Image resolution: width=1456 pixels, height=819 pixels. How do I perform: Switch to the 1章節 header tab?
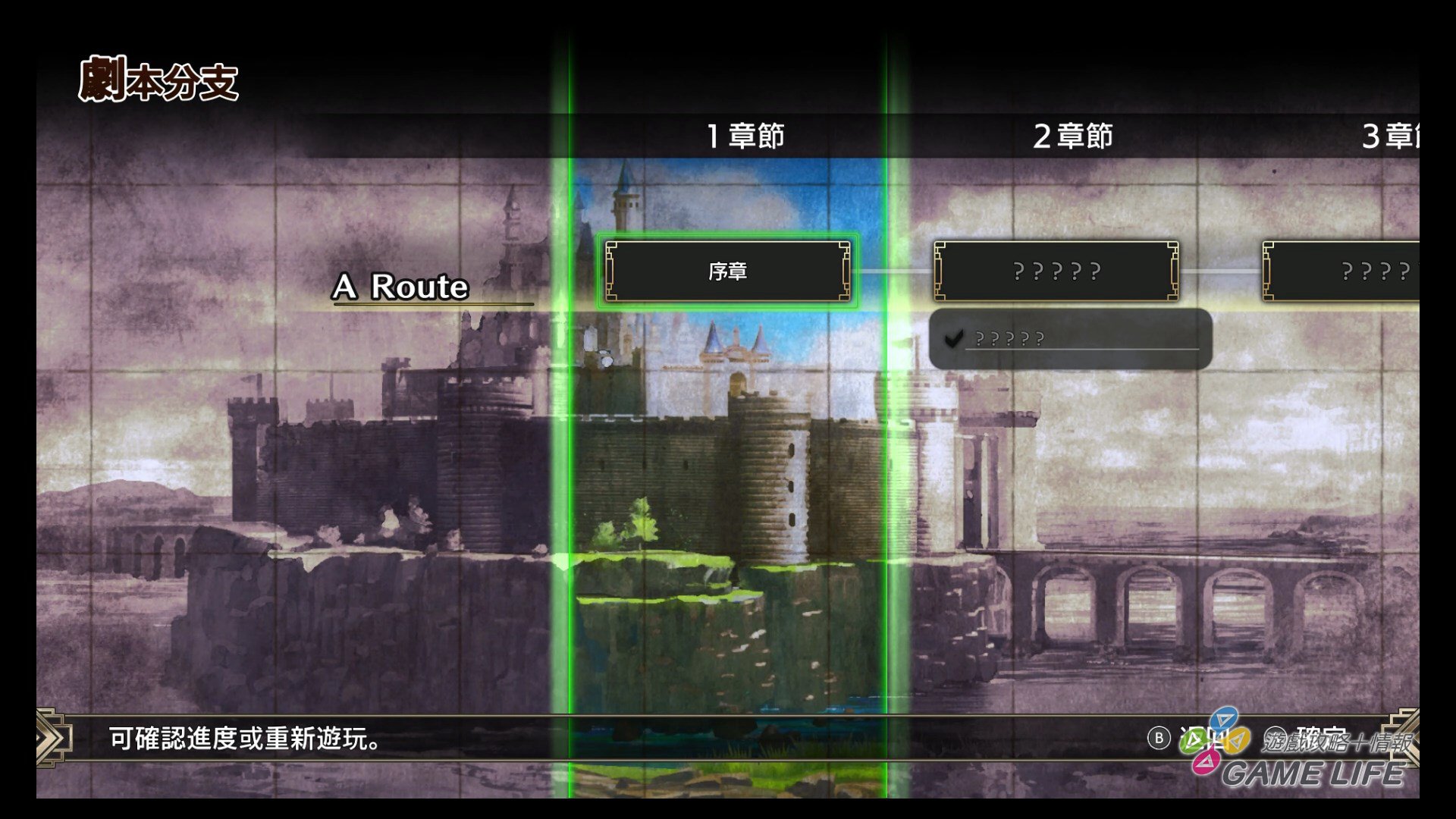[x=747, y=136]
